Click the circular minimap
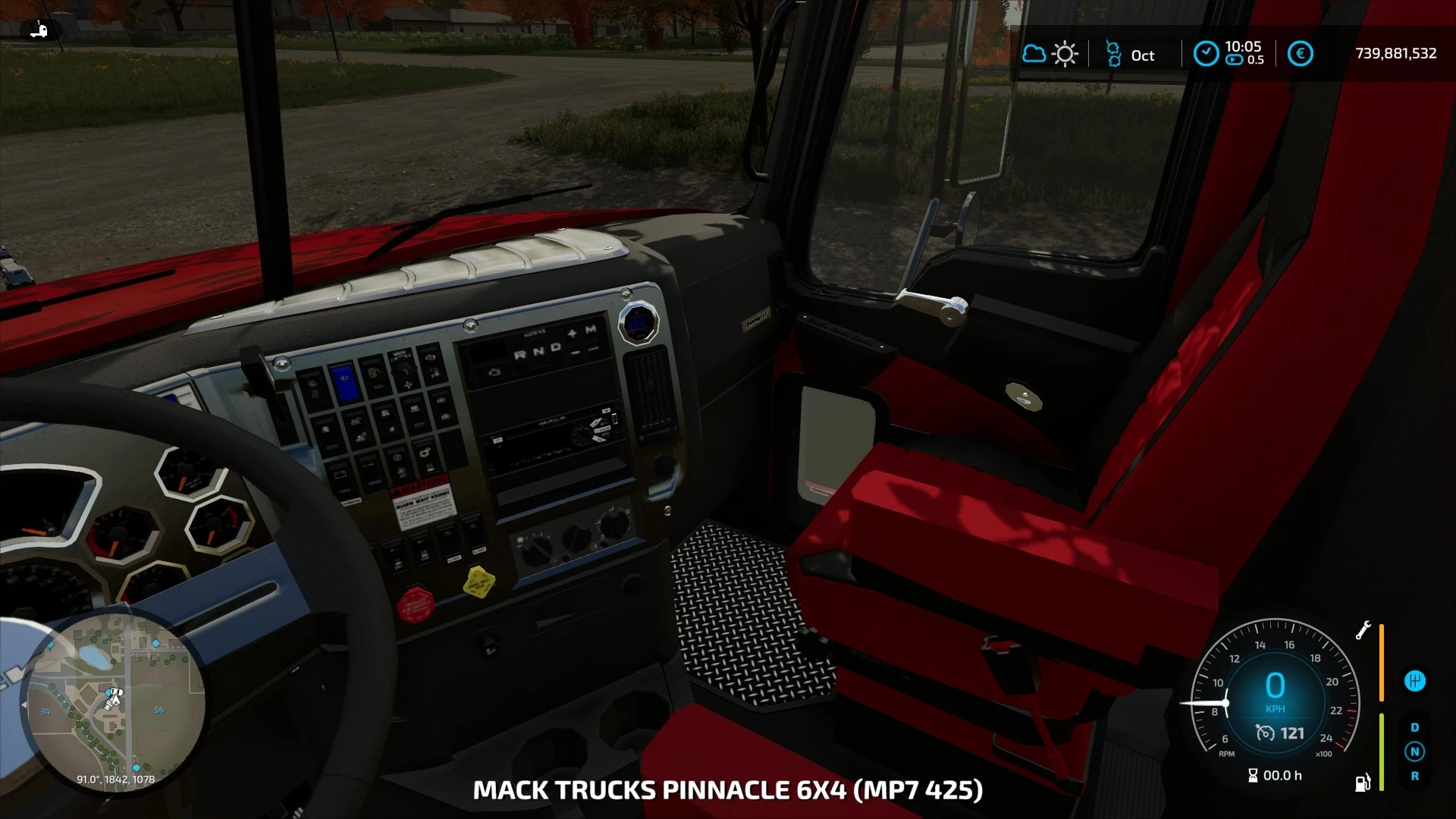The width and height of the screenshot is (1456, 819). (114, 704)
